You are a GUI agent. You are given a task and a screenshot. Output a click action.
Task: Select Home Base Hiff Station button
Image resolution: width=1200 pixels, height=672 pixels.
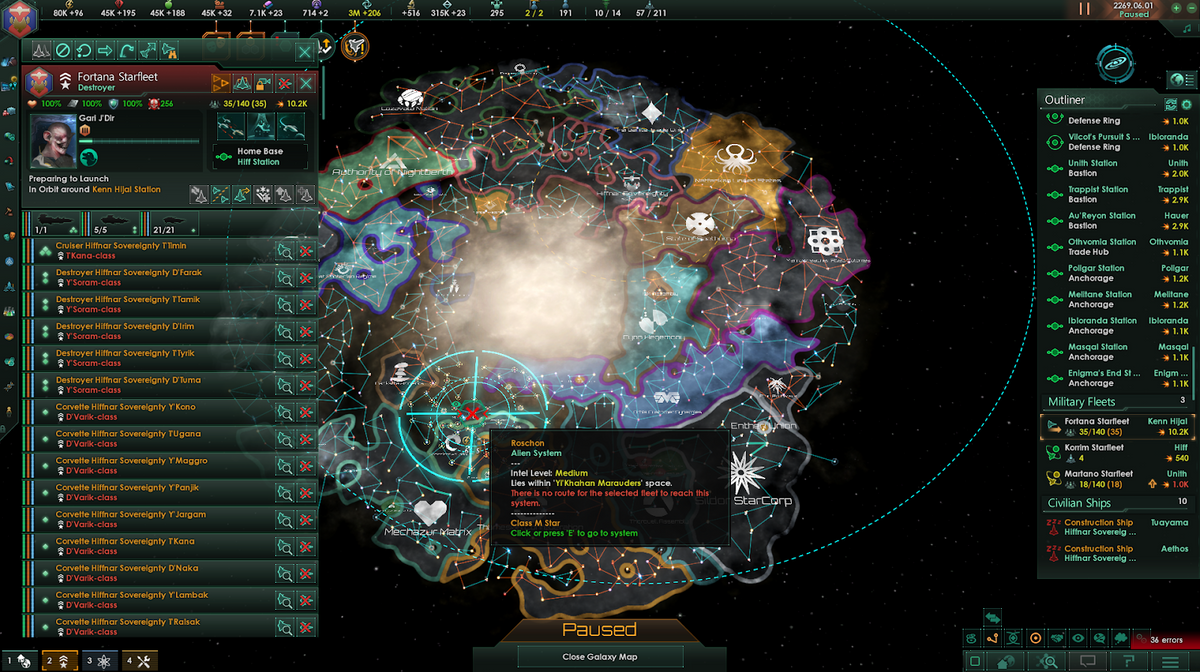[259, 157]
